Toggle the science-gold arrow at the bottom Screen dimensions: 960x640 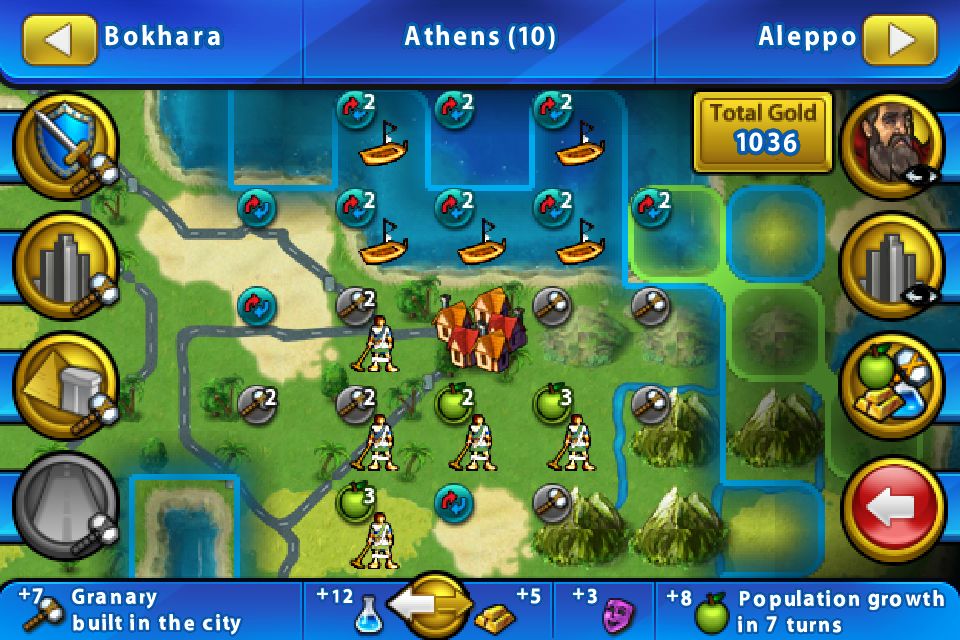pos(432,606)
